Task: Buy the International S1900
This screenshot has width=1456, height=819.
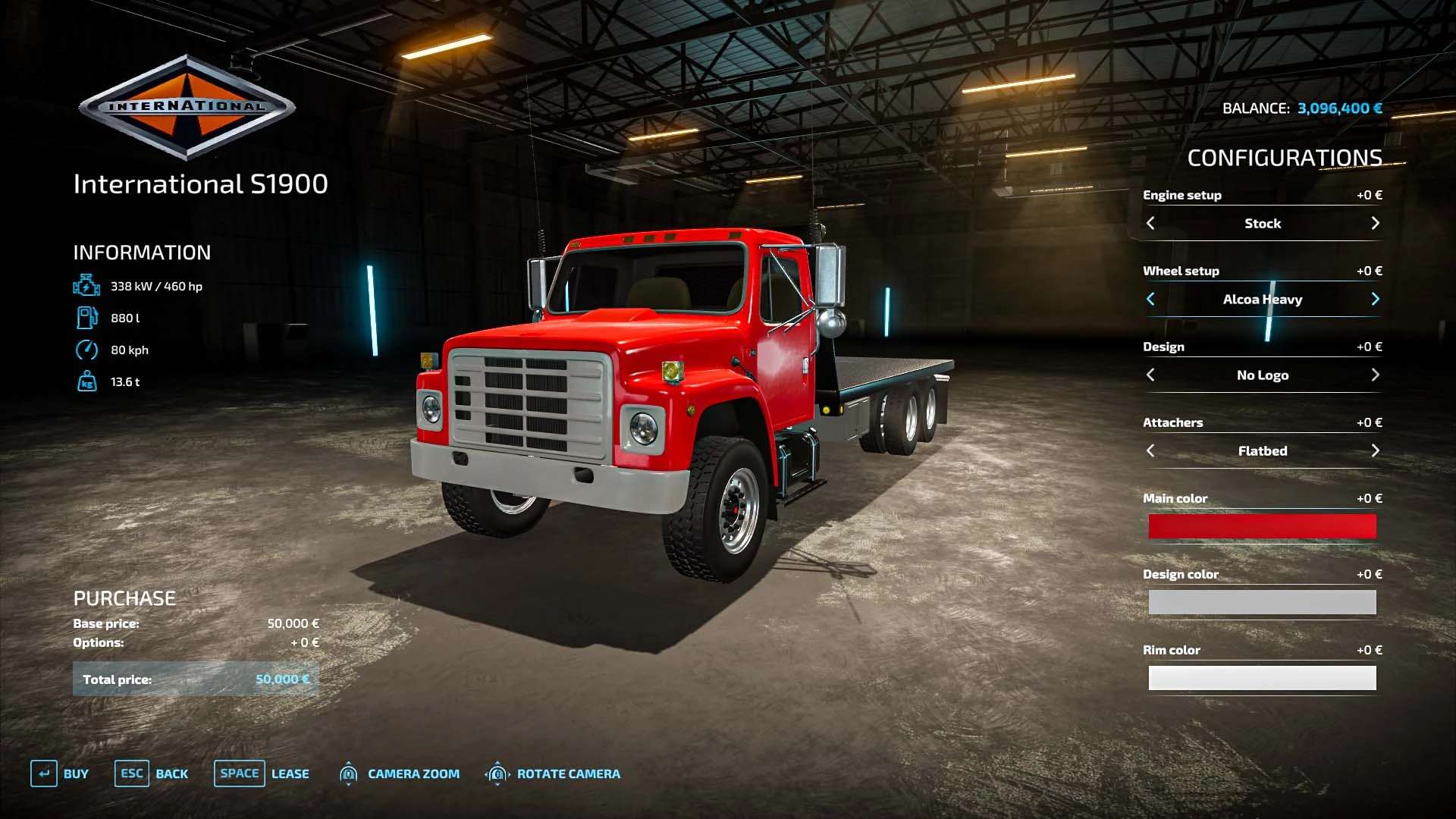Action: click(x=60, y=773)
